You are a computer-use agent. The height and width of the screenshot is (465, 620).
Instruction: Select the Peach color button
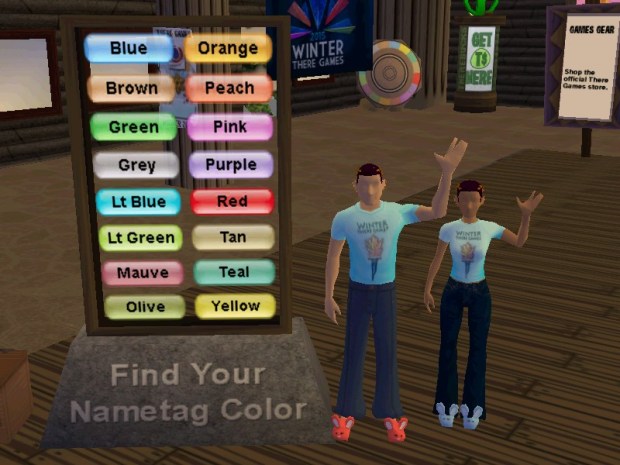pyautogui.click(x=229, y=88)
